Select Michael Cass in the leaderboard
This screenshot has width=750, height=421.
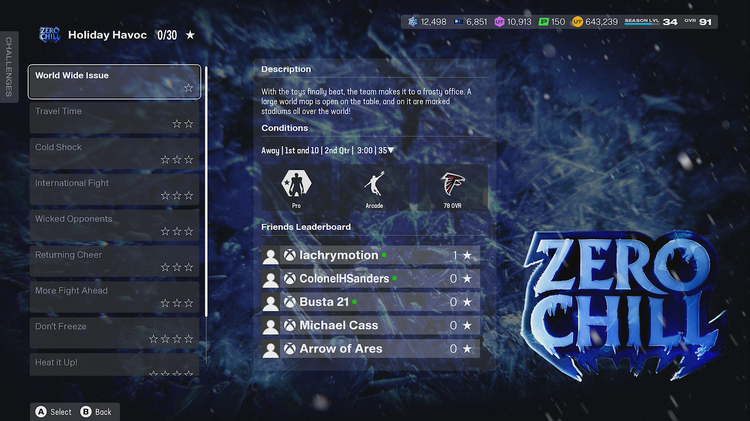pyautogui.click(x=370, y=325)
